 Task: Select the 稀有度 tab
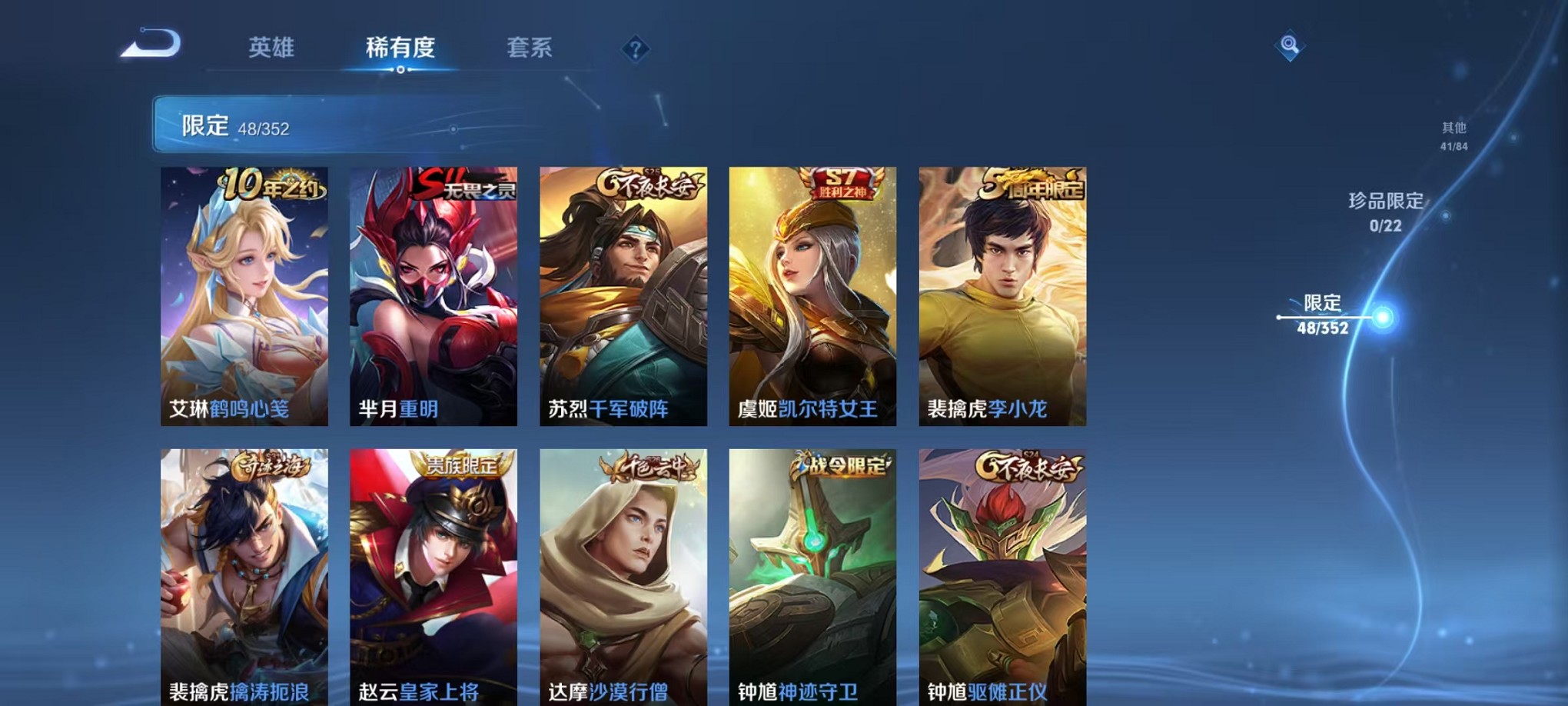point(400,48)
